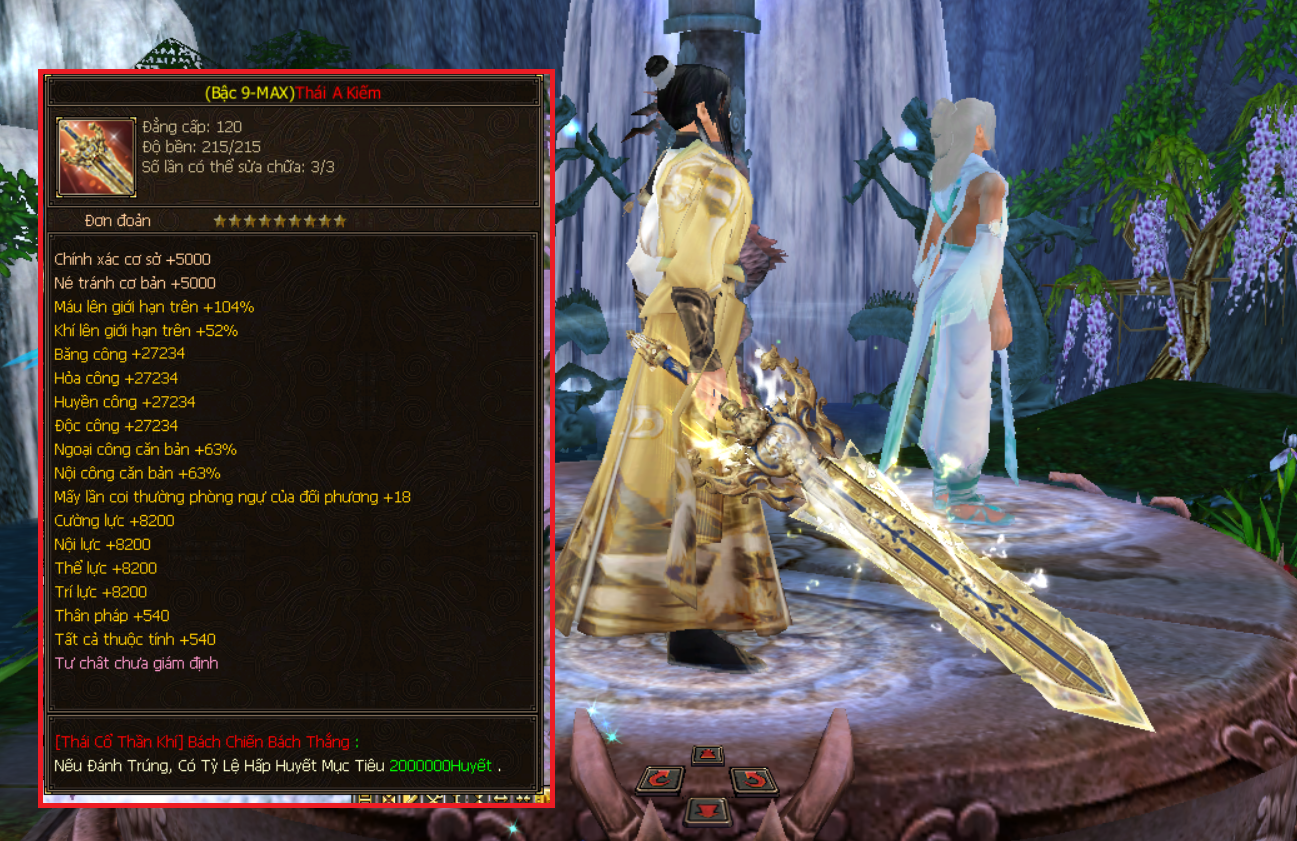This screenshot has height=841, width=1297.
Task: Rotate the view with the right curved-arrow button
Action: click(x=753, y=780)
